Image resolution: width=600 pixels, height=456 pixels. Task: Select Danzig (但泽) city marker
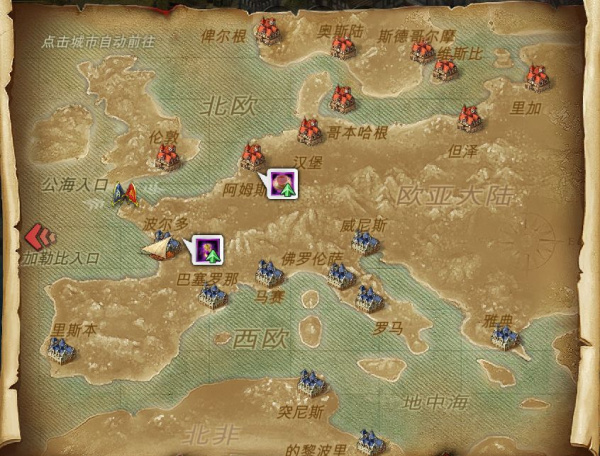click(x=470, y=118)
